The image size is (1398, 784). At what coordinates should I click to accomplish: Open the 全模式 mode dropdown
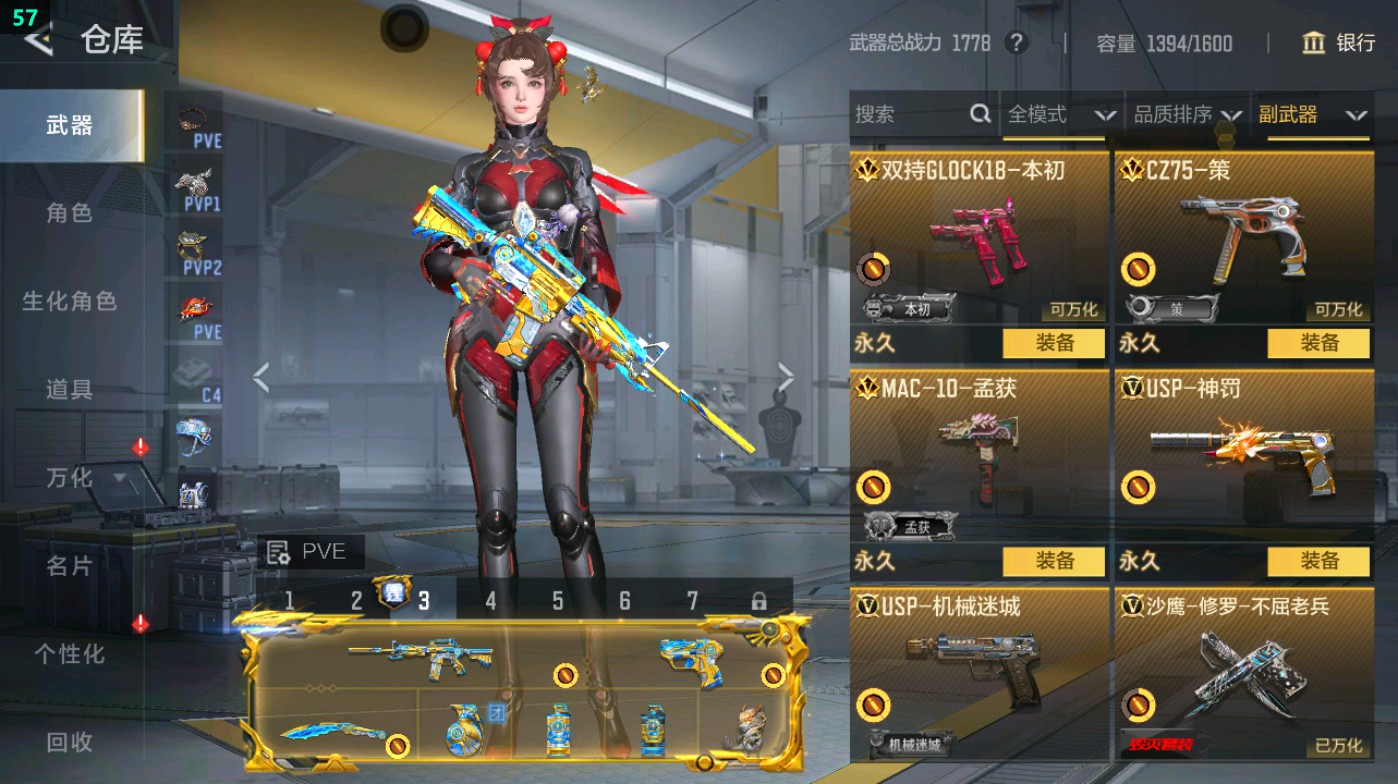[1061, 115]
